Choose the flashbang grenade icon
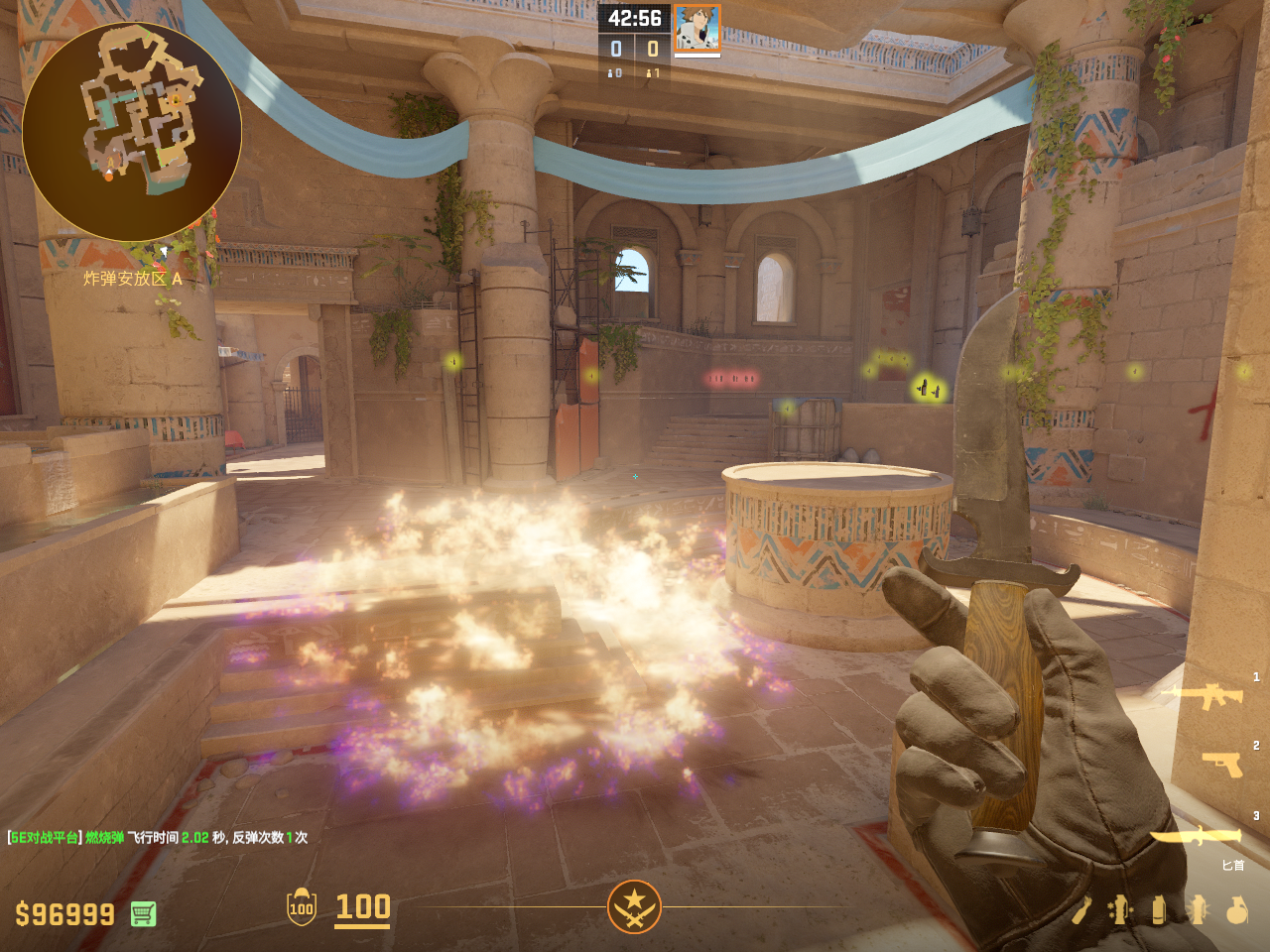Screen dimensions: 1270x952 click(1198, 909)
